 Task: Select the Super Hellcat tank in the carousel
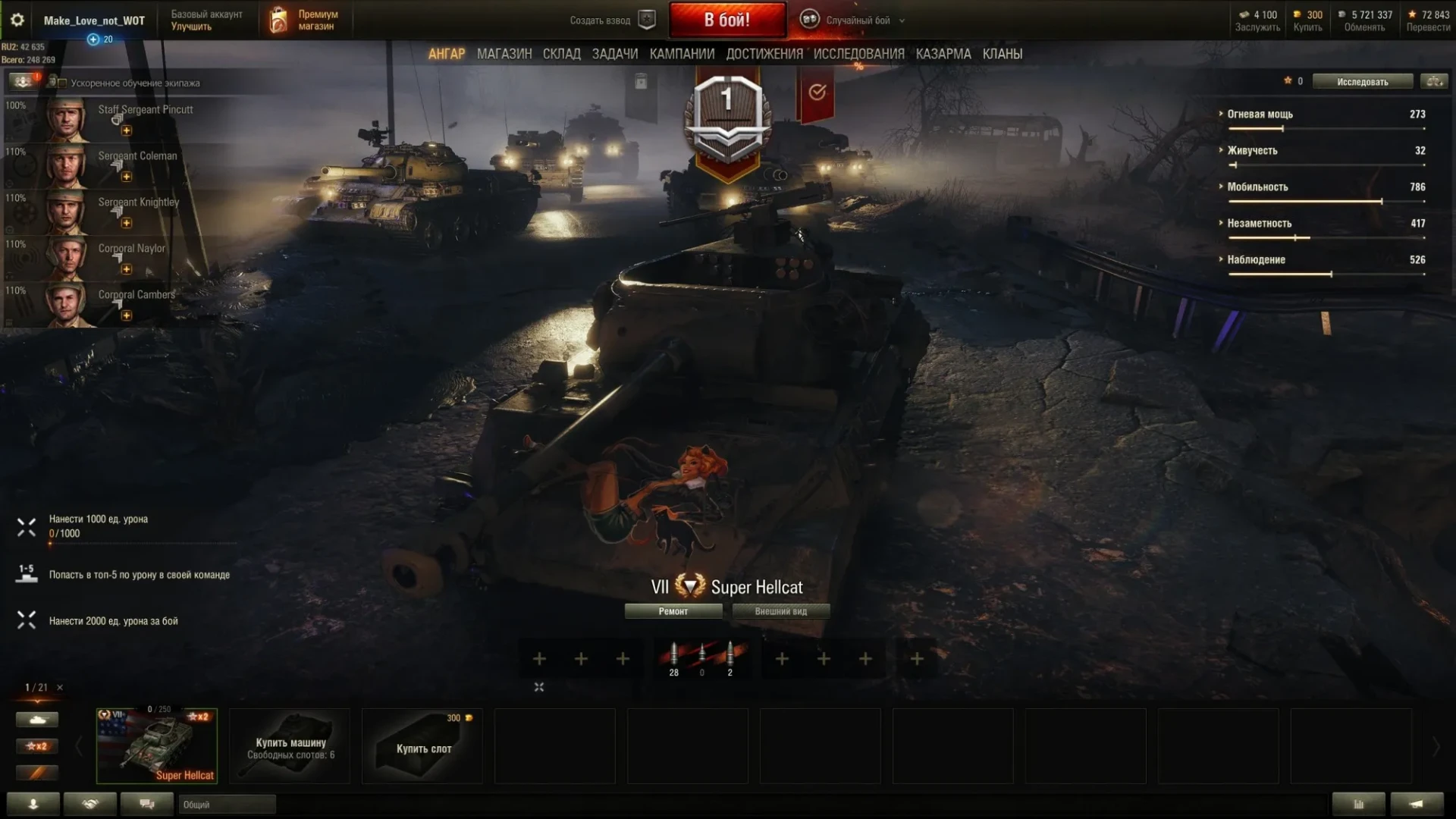click(157, 746)
